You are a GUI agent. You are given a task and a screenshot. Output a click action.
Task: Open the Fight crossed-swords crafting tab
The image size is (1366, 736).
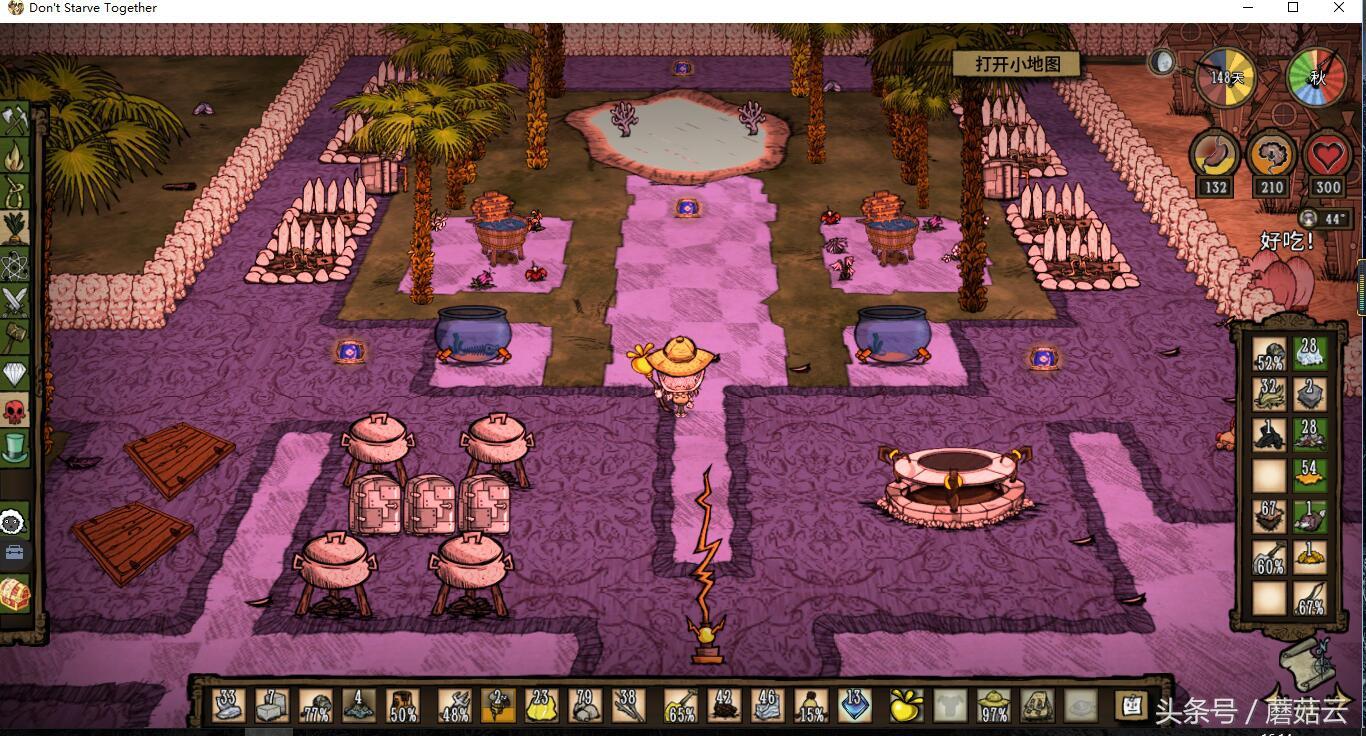[x=14, y=301]
